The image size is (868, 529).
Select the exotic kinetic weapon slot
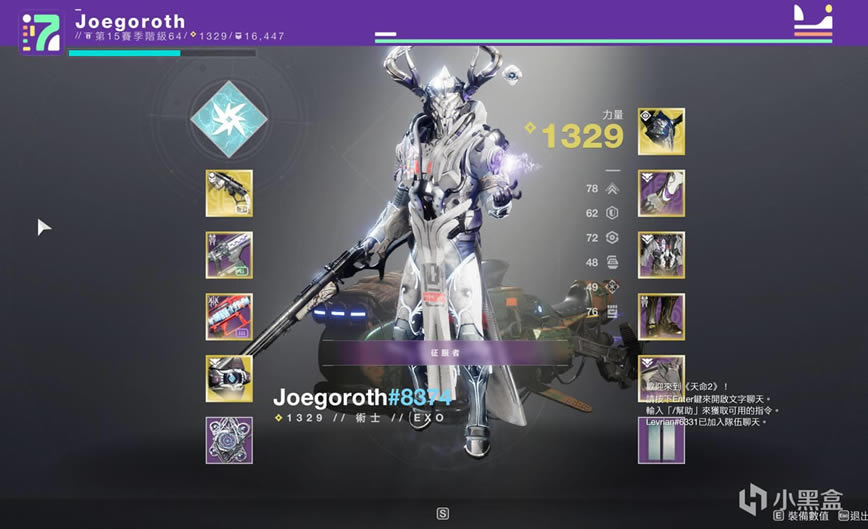pos(229,193)
